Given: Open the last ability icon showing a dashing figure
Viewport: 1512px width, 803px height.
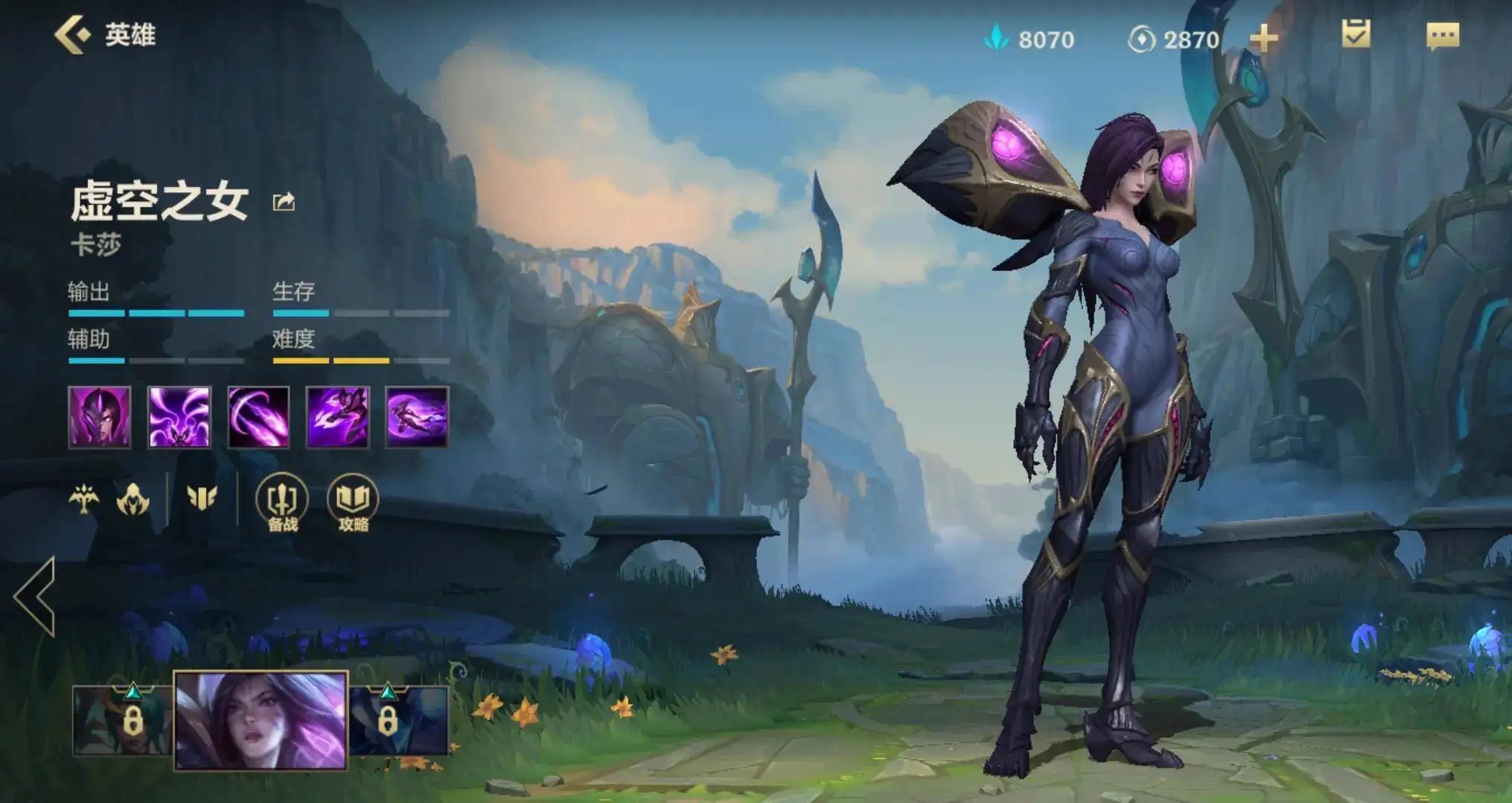Looking at the screenshot, I should [x=417, y=417].
